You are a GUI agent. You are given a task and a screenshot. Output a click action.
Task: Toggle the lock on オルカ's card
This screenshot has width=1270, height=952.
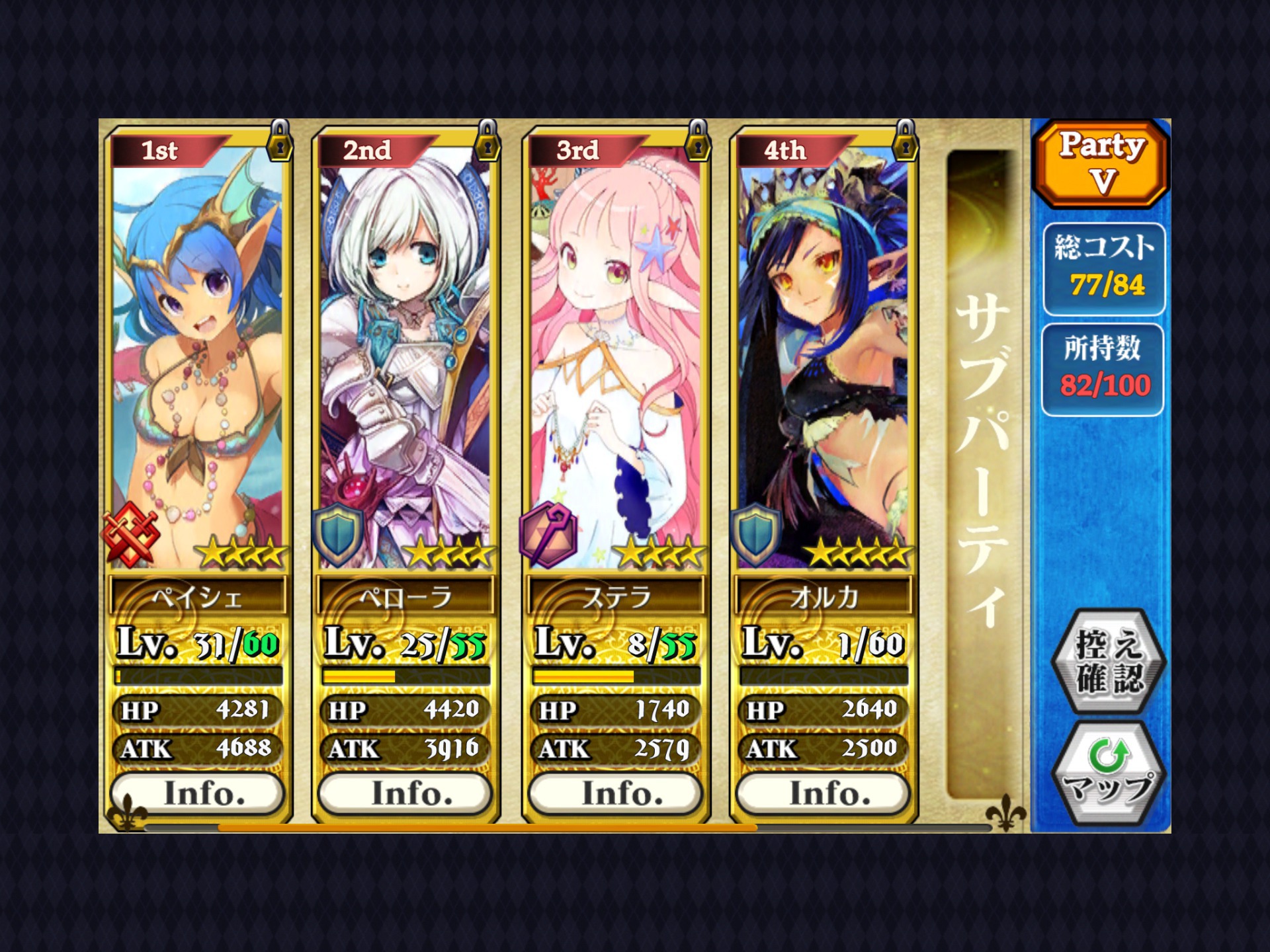coord(905,141)
